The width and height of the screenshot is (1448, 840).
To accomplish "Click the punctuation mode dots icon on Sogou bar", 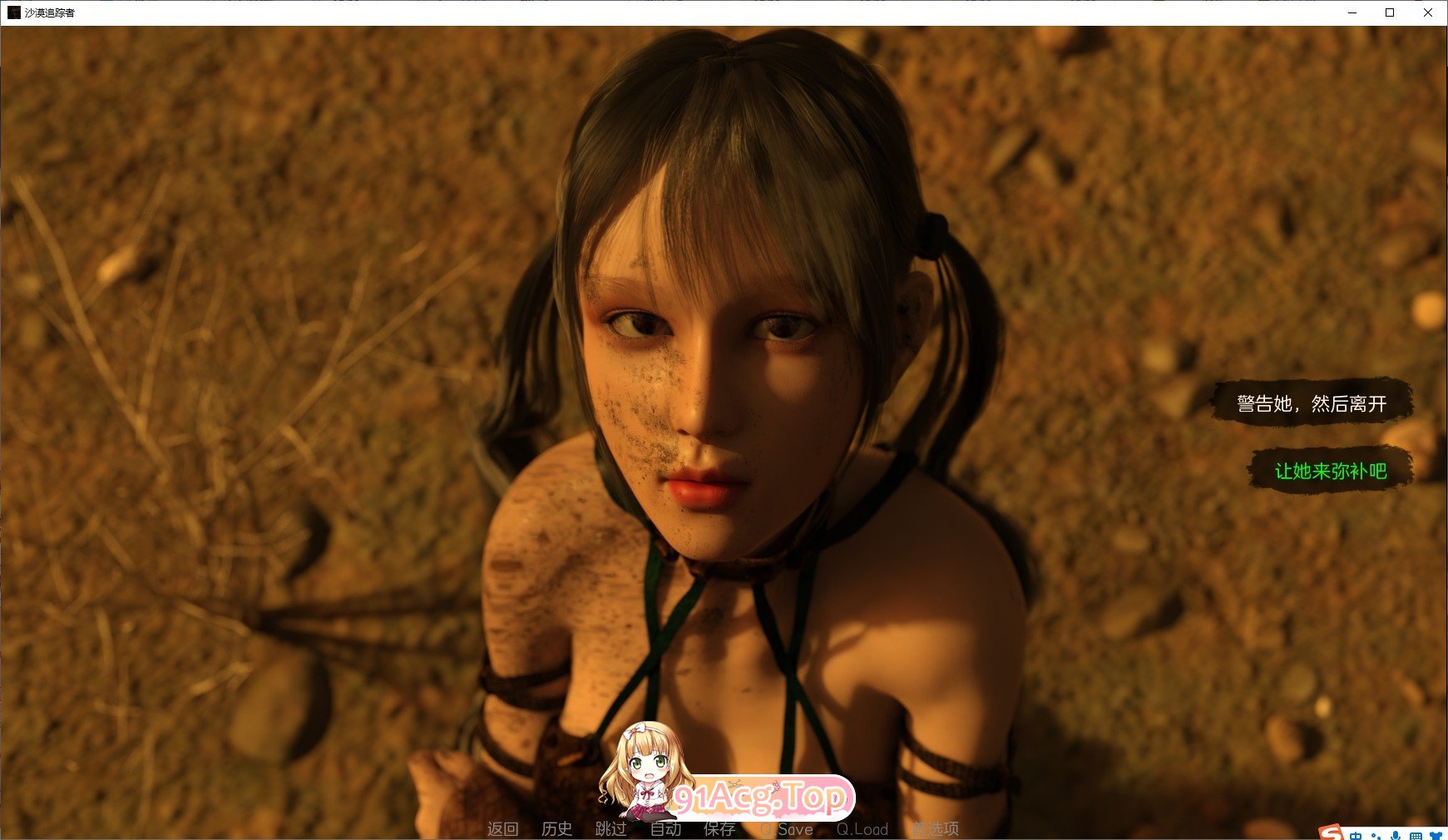I will [1376, 836].
